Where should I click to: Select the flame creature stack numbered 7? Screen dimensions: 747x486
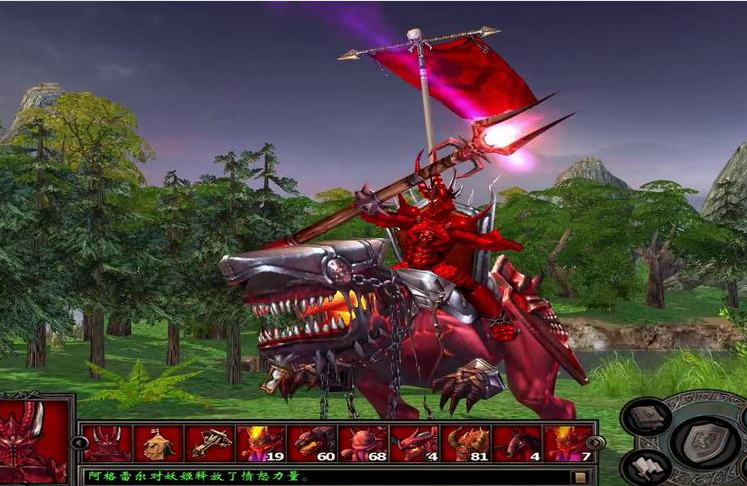click(568, 443)
